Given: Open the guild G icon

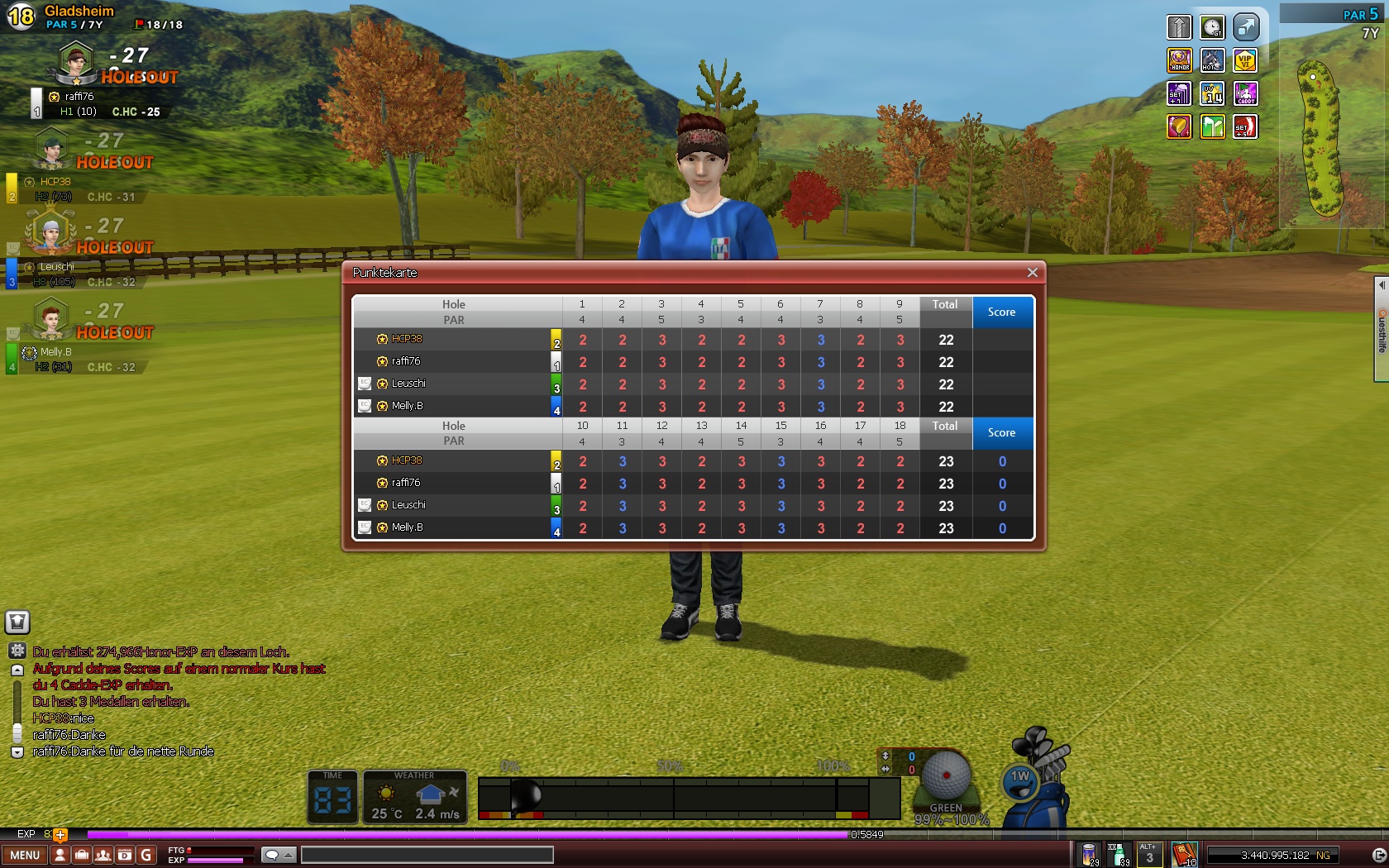Looking at the screenshot, I should [x=146, y=855].
